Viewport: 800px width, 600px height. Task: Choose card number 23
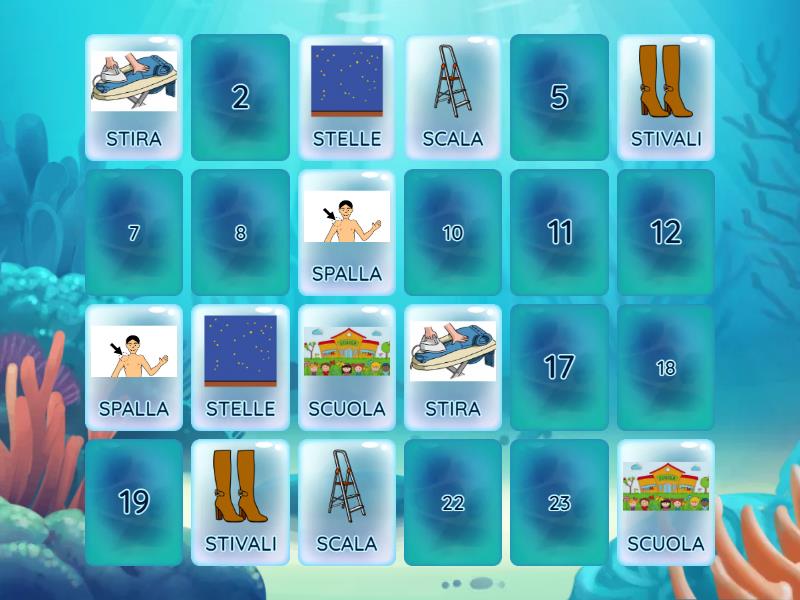(559, 502)
